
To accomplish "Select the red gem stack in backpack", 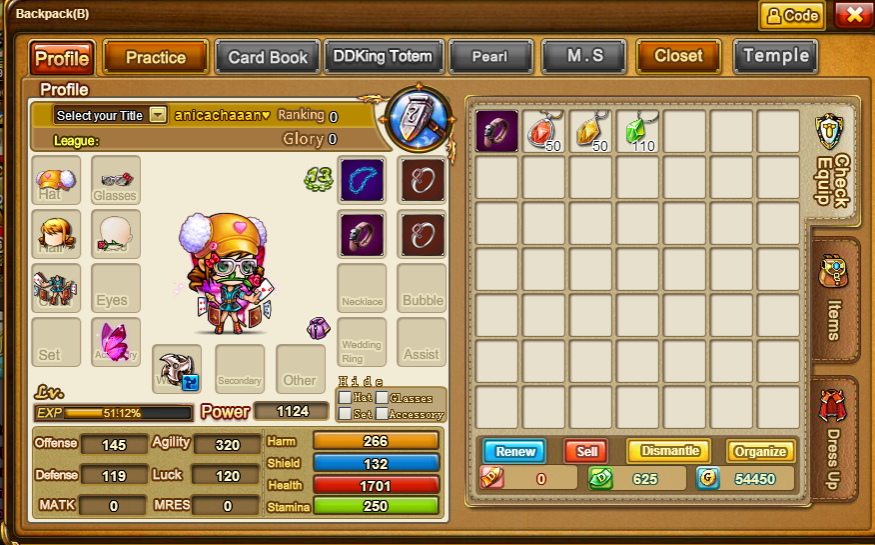I will 543,131.
